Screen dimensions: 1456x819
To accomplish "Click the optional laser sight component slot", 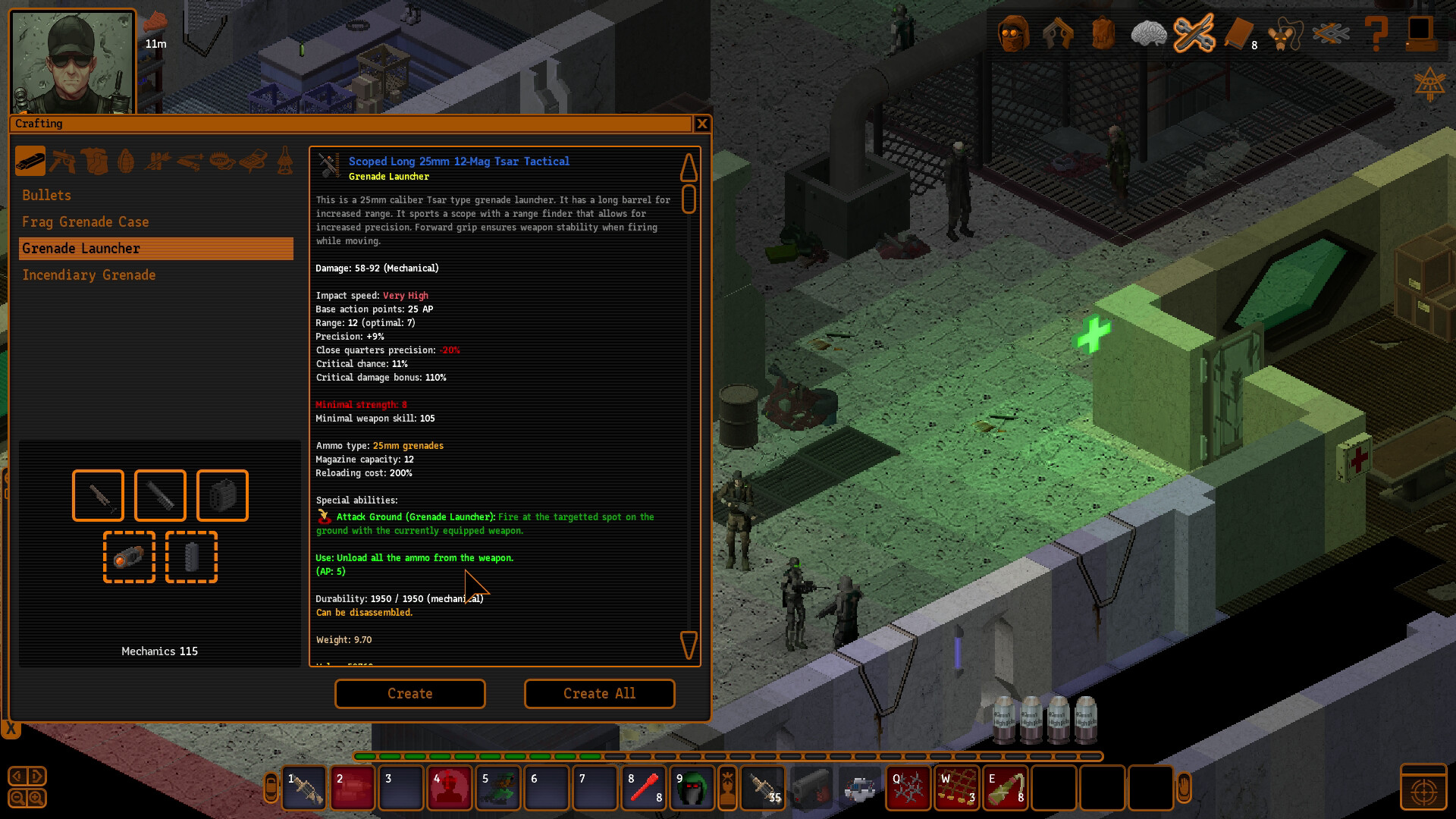I will tap(129, 558).
